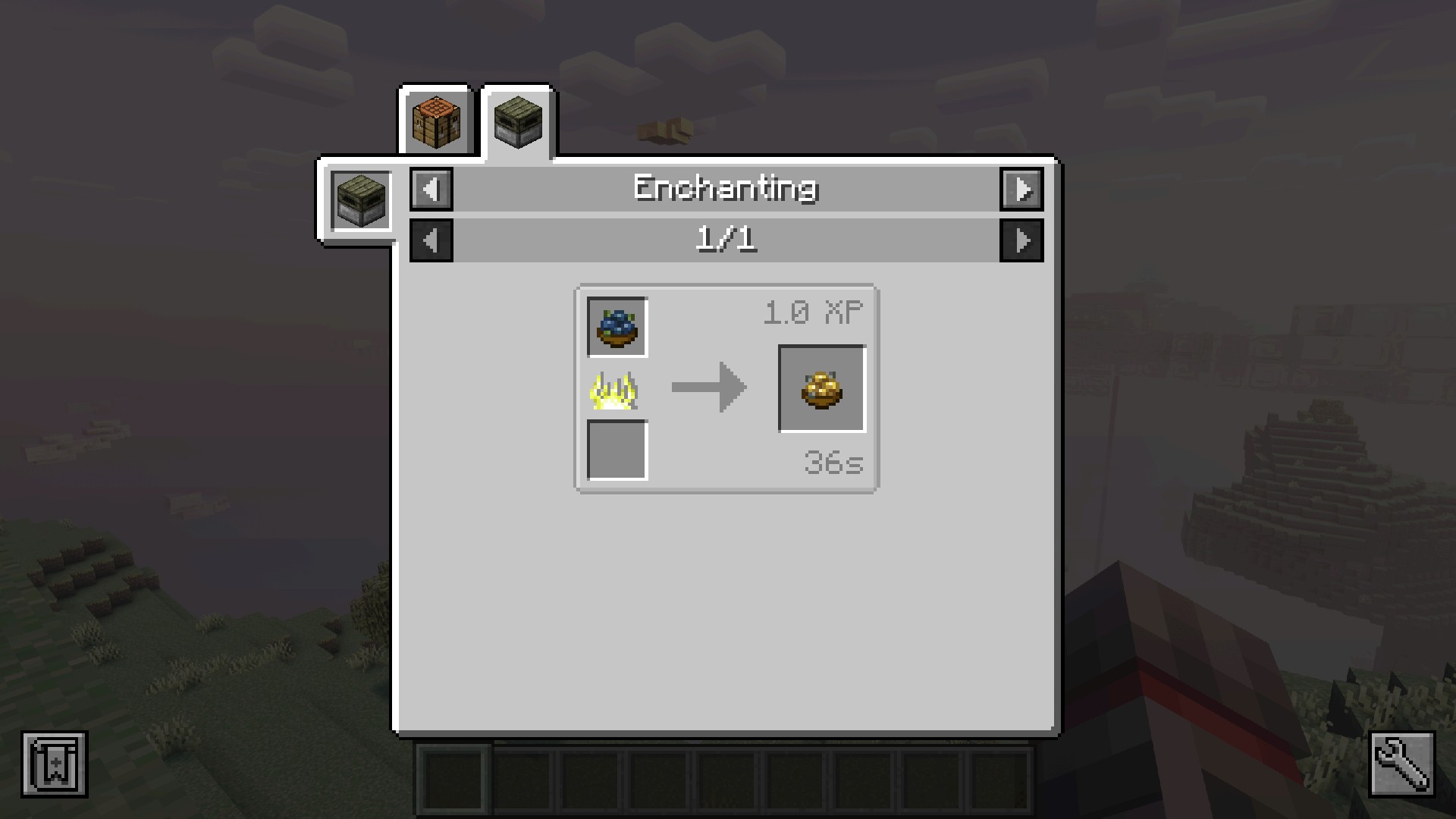Show the previous recipe page
1456x819 pixels.
click(x=431, y=240)
